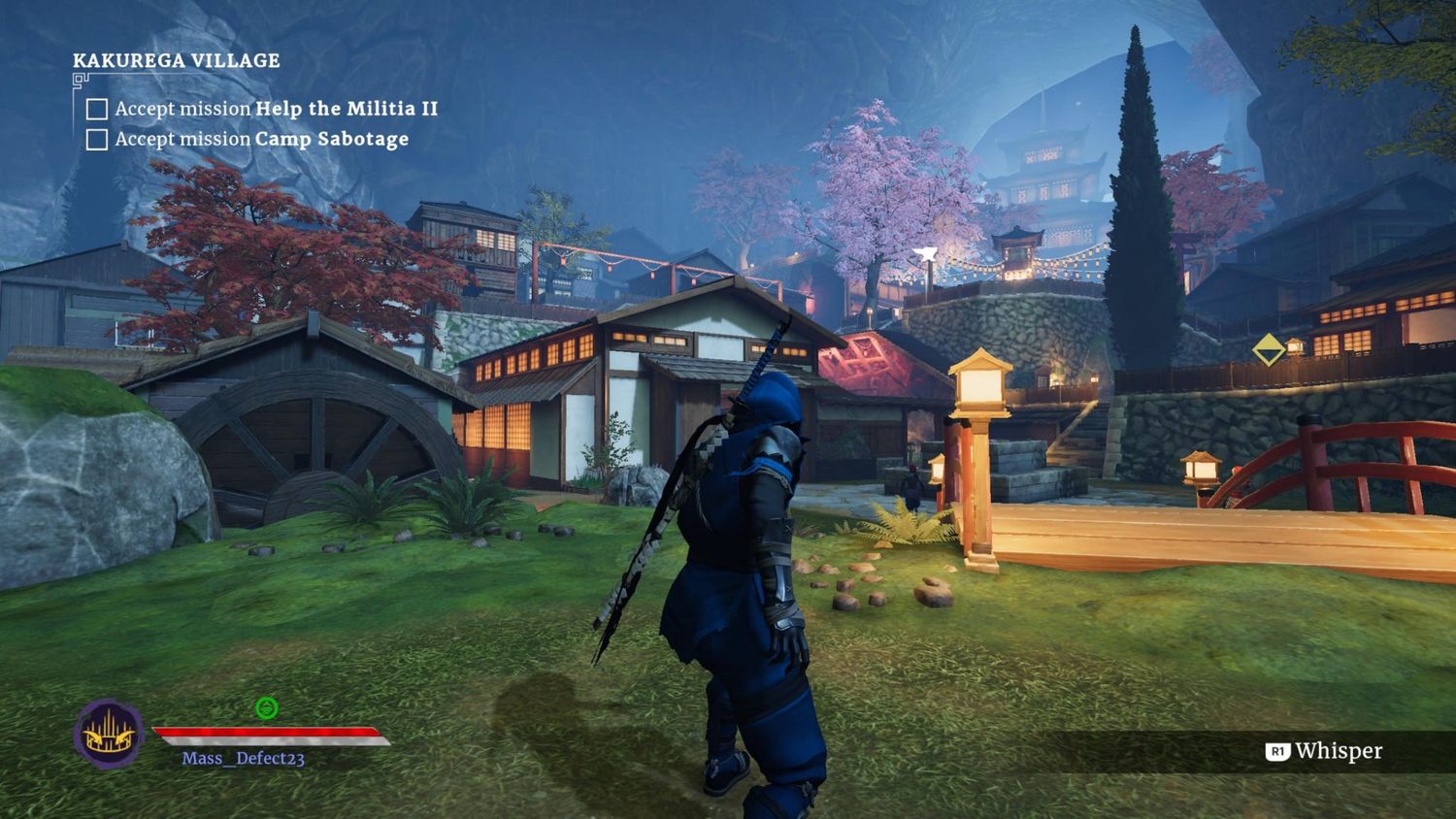
Task: Select the Mass_Defect23 player name
Action: pyautogui.click(x=243, y=758)
